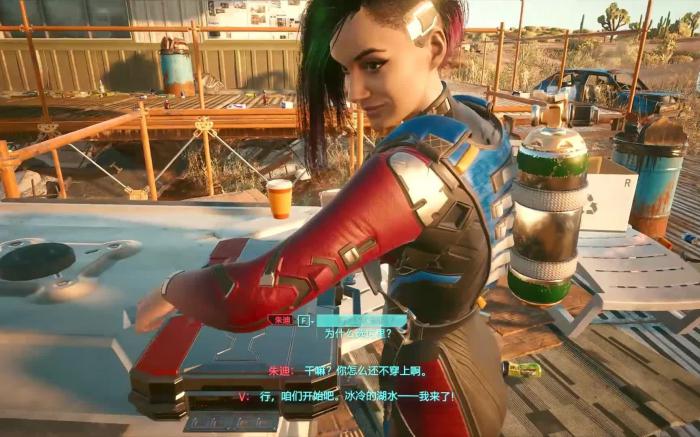The image size is (700, 437).
Task: Select the "为什么选这里？" dialogue reply
Action: click(356, 333)
